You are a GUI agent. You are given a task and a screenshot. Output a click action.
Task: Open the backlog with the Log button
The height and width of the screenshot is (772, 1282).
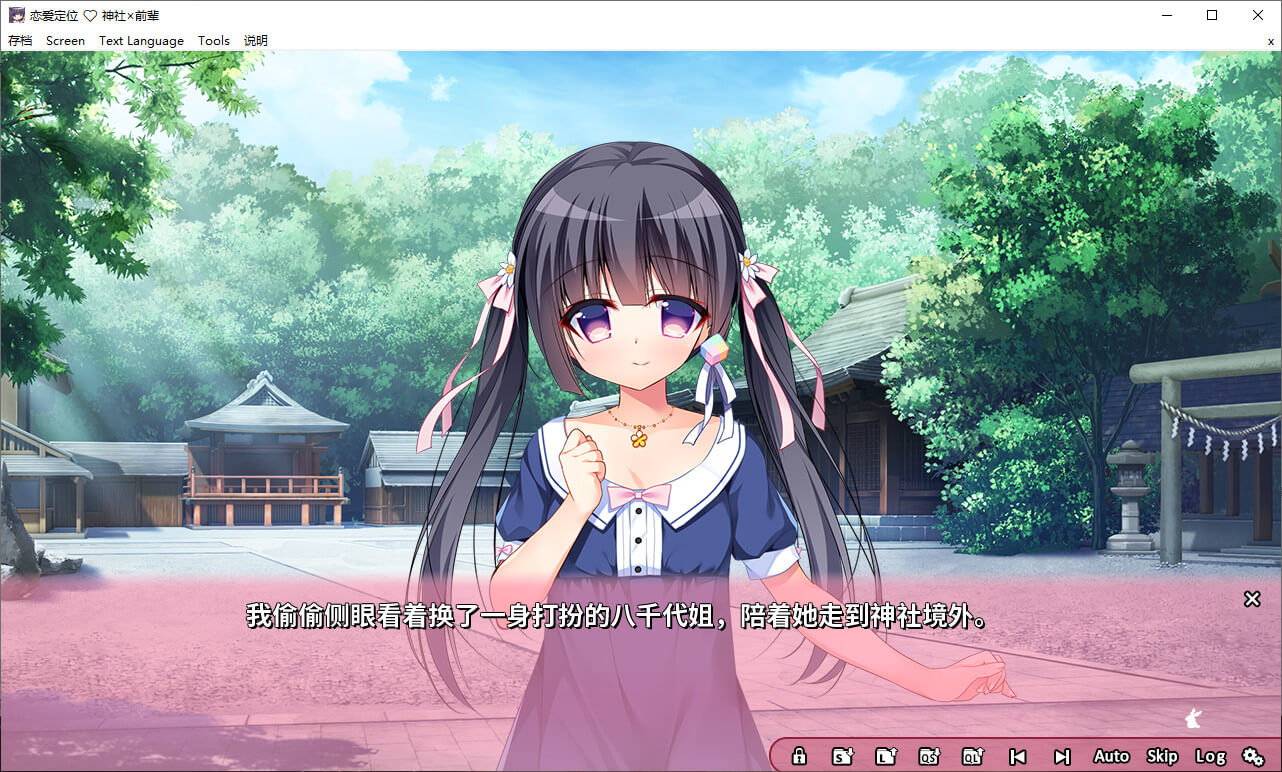[1210, 757]
